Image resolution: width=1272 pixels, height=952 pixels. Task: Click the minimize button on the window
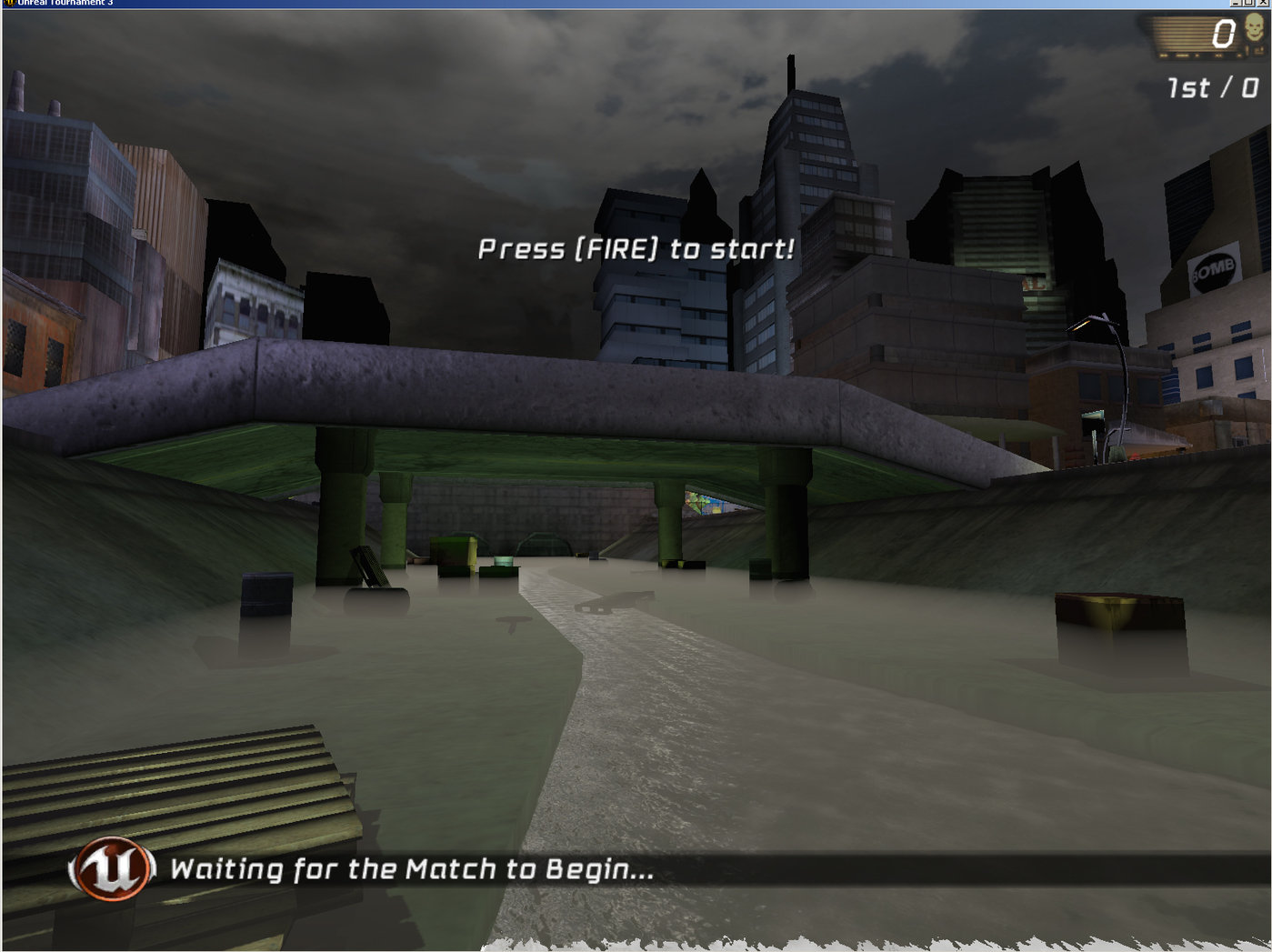[x=1235, y=4]
